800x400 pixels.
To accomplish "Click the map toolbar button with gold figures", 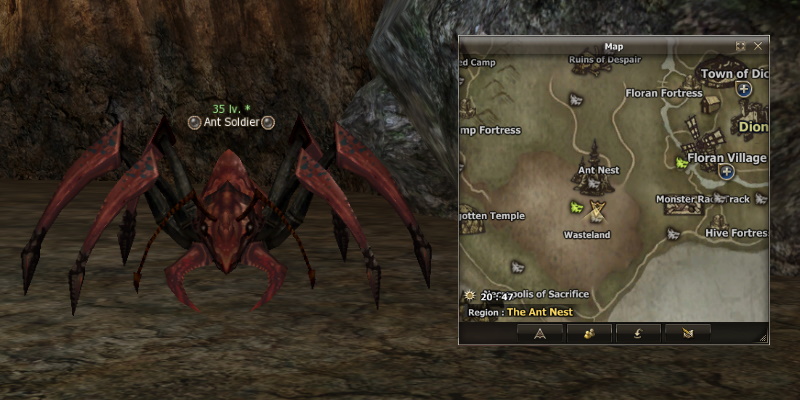I will 588,333.
